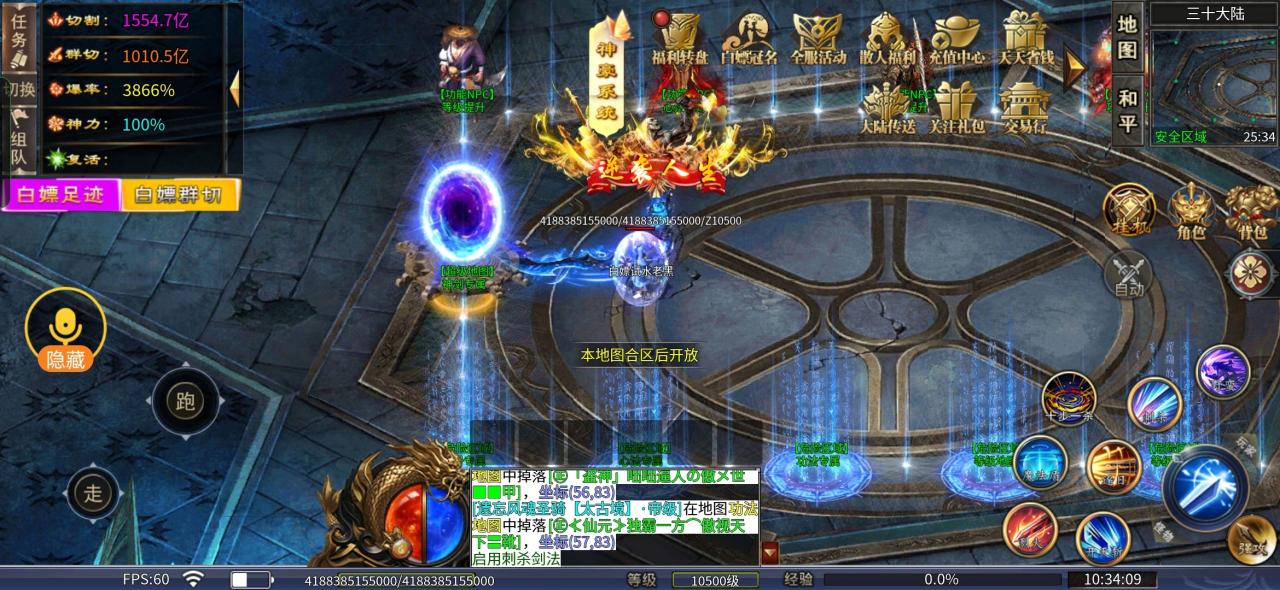Open the 背包 bag inventory

[1251, 211]
